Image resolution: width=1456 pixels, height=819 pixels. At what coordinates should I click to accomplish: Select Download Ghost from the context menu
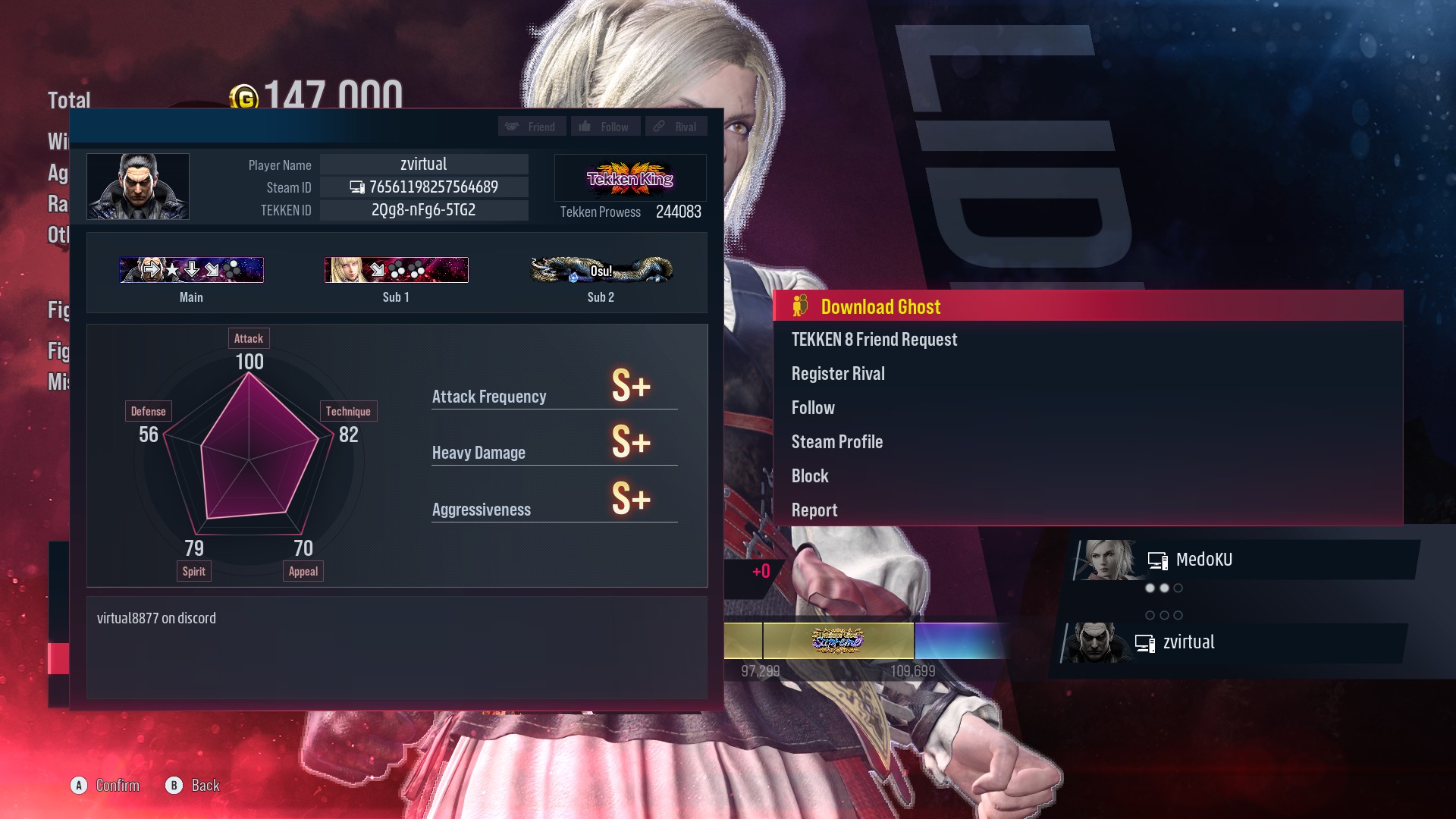[x=880, y=307]
